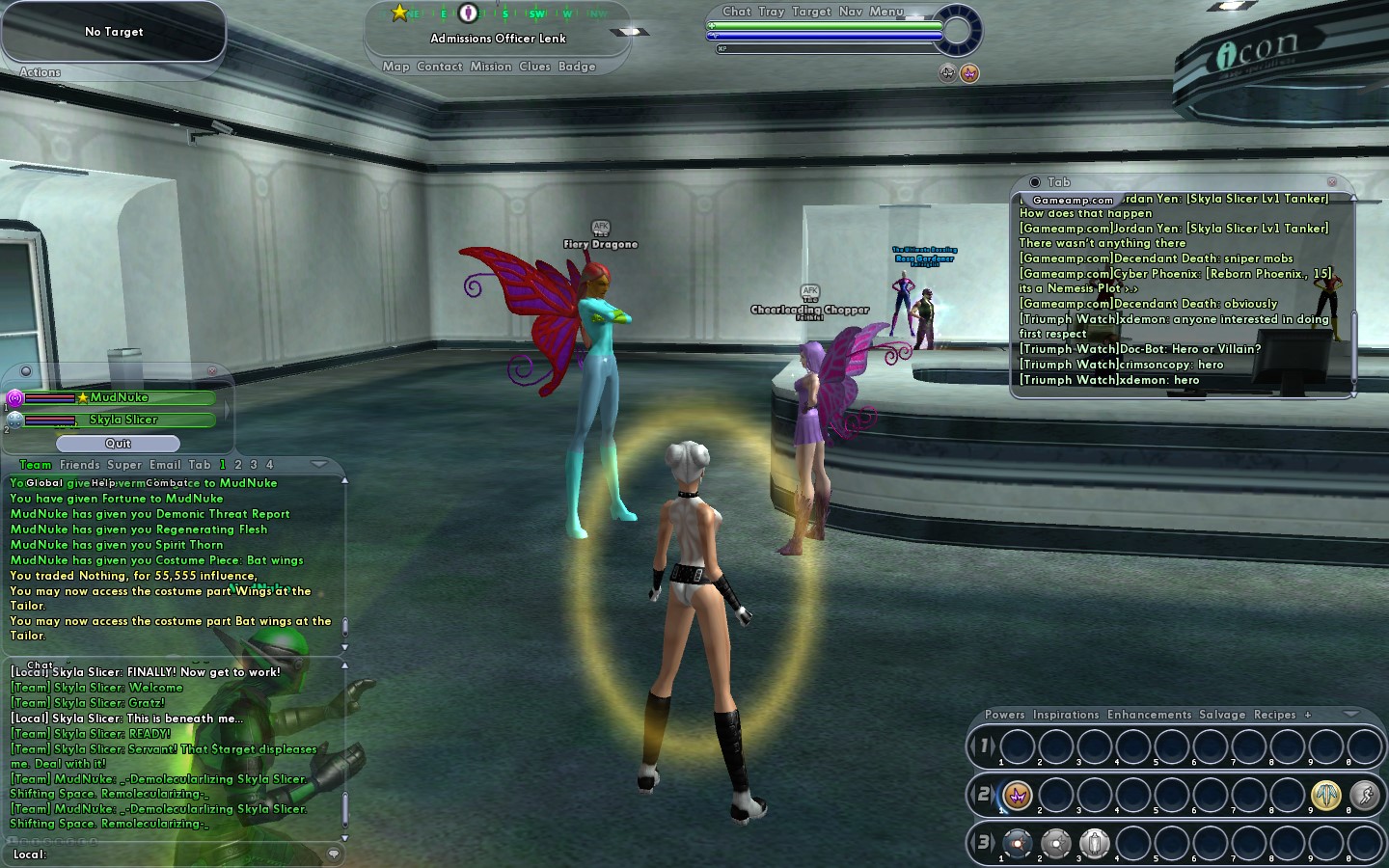Open the Salvage inventory
The height and width of the screenshot is (868, 1389).
[1222, 715]
